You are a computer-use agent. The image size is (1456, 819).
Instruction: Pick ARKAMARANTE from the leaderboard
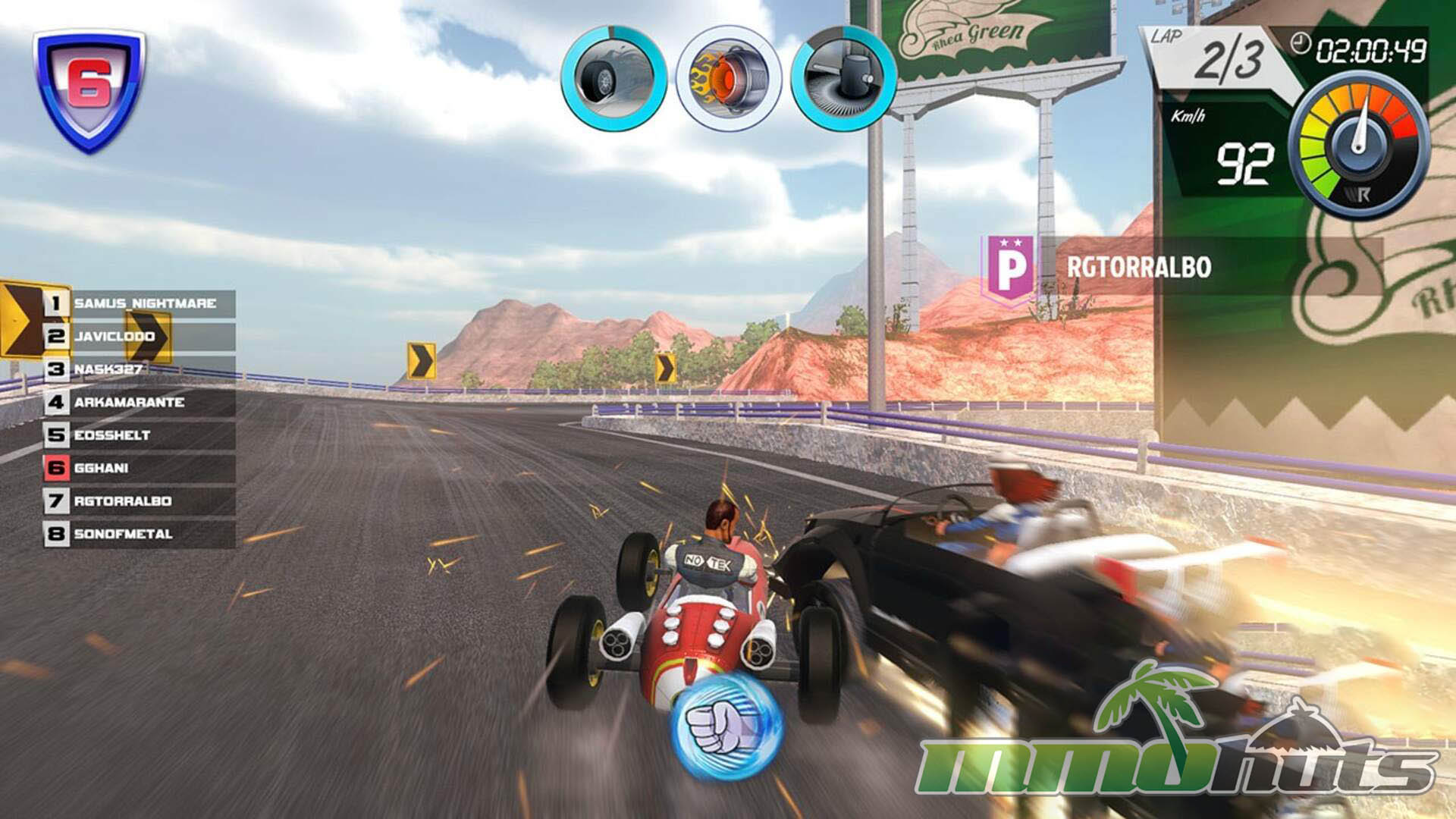pos(140,402)
